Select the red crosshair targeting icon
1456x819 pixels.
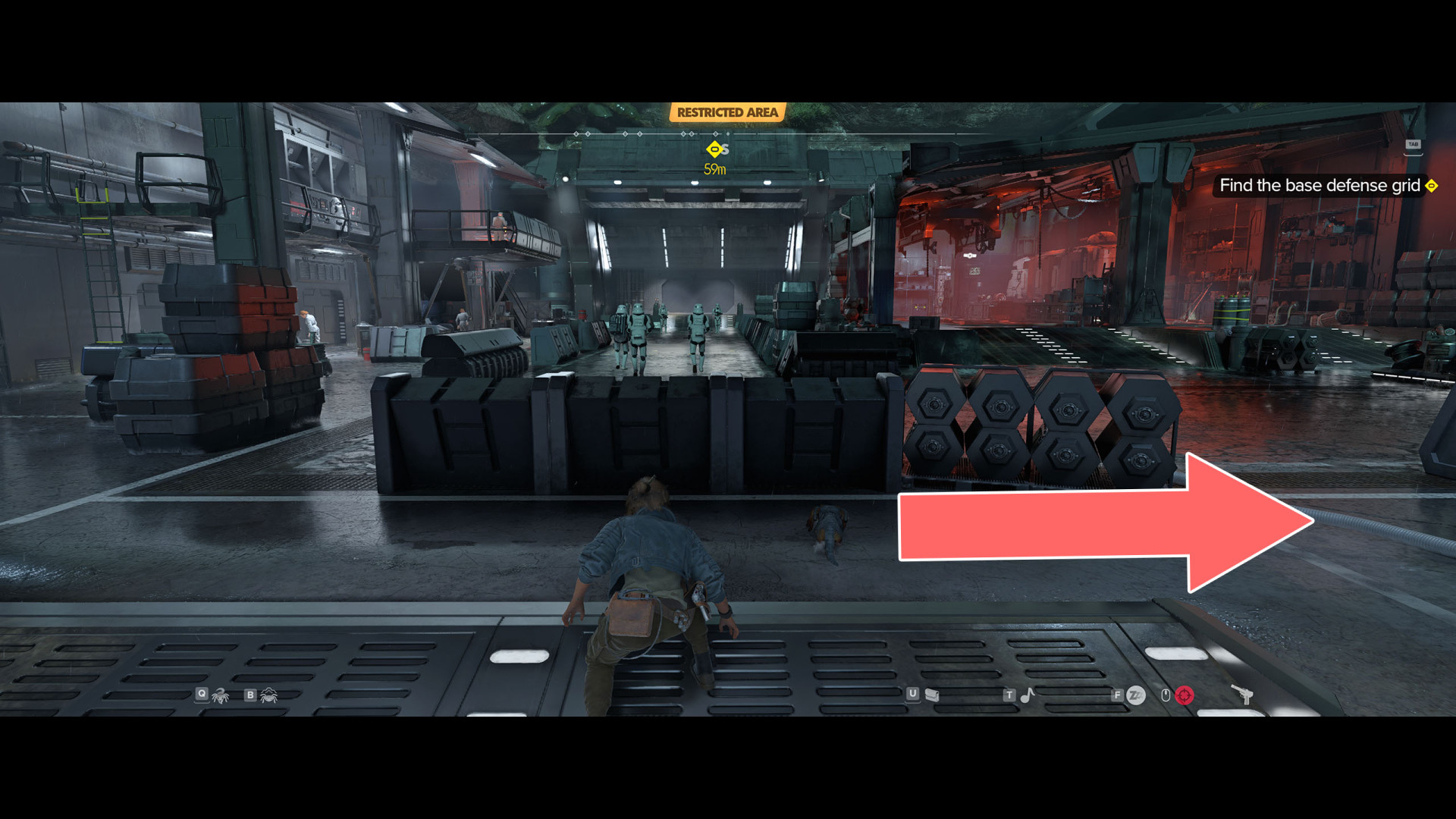[1185, 695]
